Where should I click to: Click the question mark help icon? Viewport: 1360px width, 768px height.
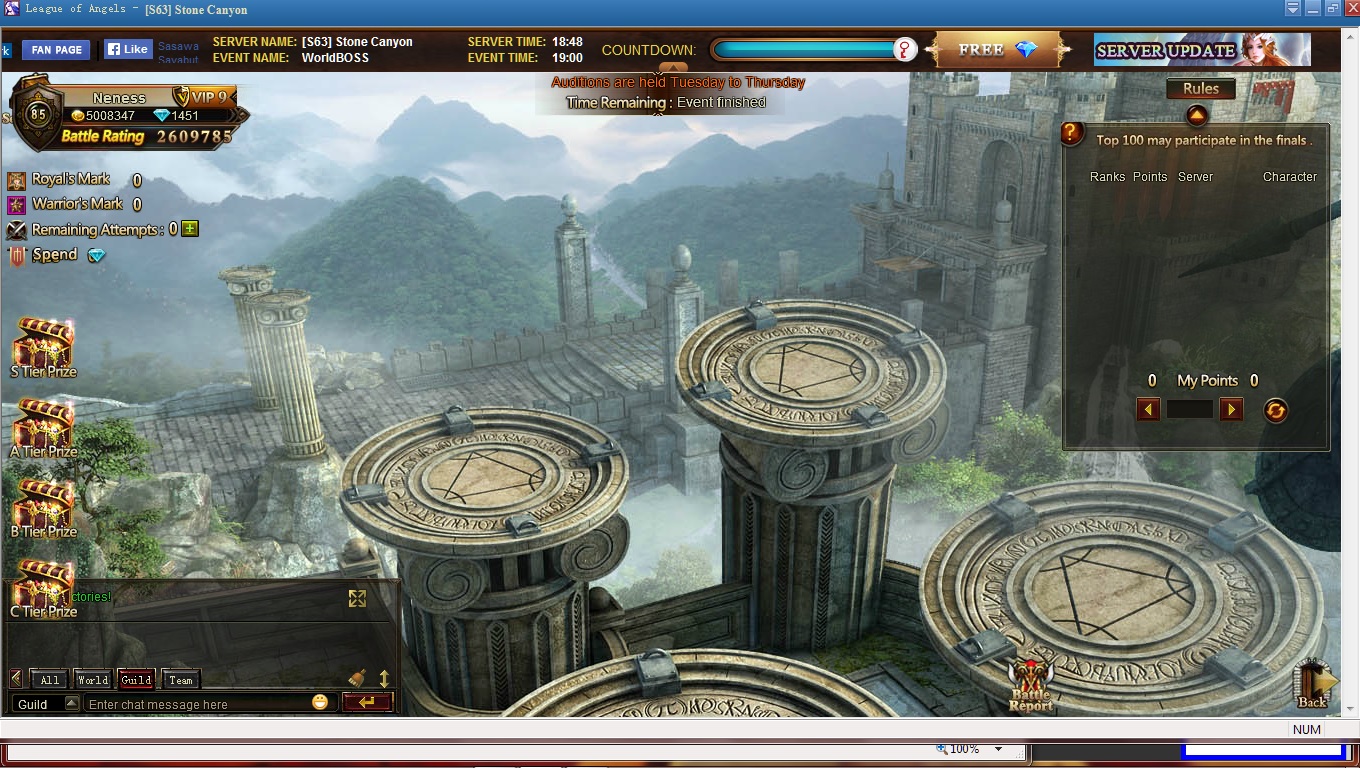tap(1072, 132)
